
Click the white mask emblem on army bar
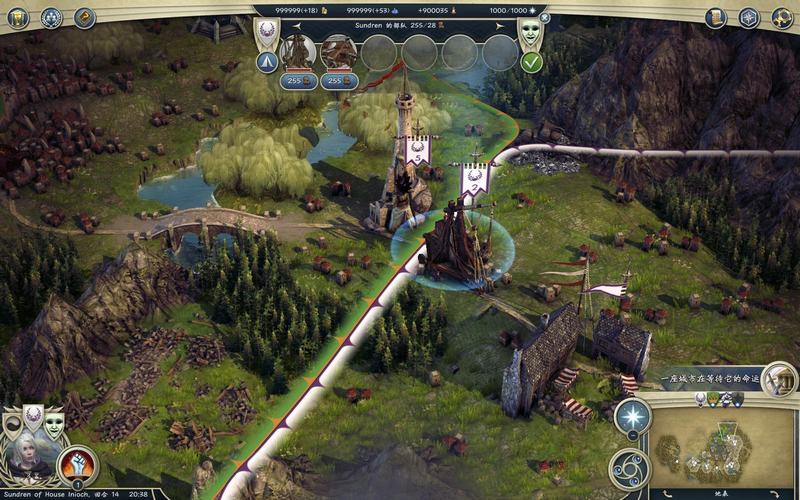pos(530,33)
